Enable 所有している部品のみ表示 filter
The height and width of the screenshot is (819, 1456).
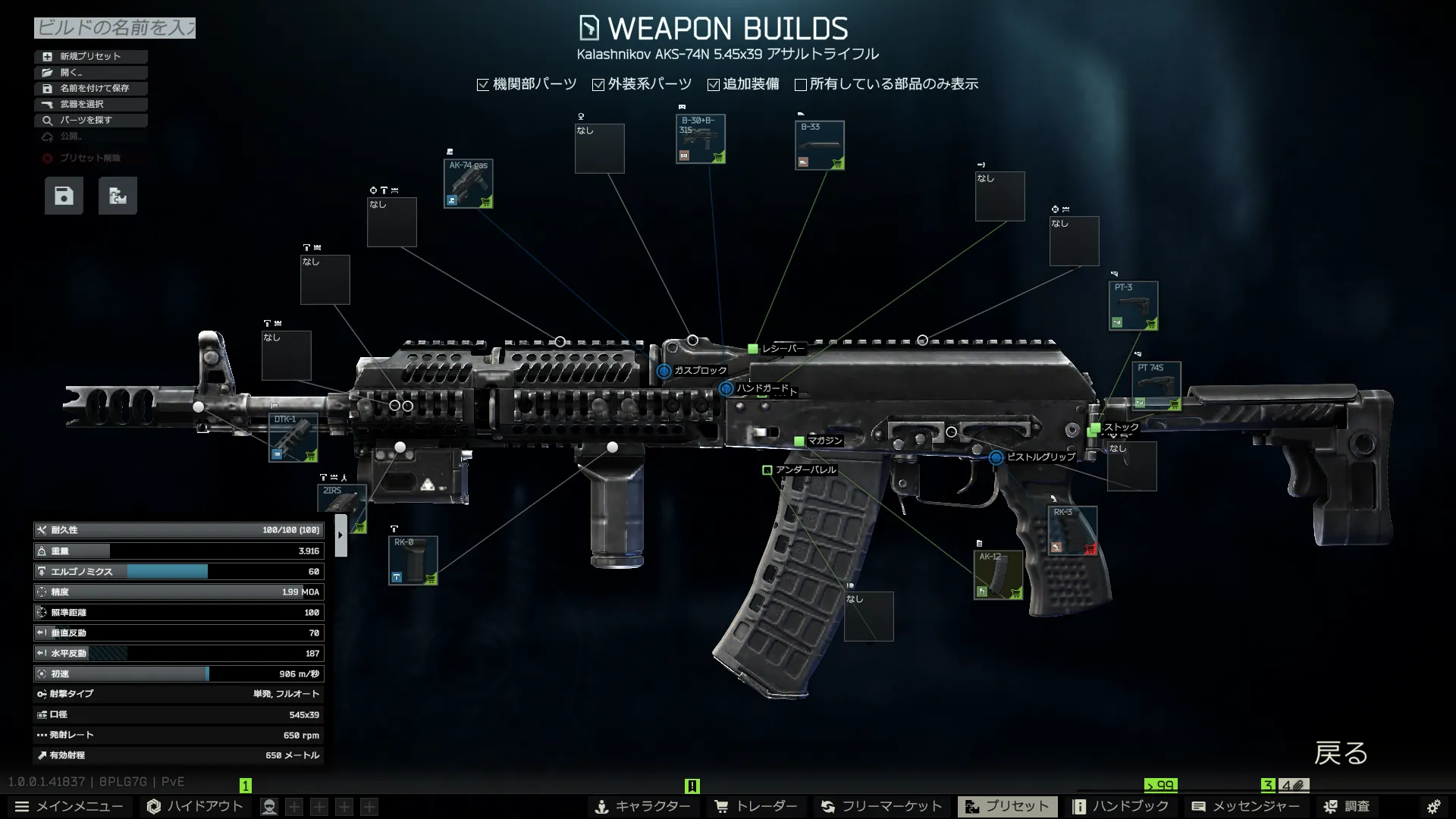(801, 84)
